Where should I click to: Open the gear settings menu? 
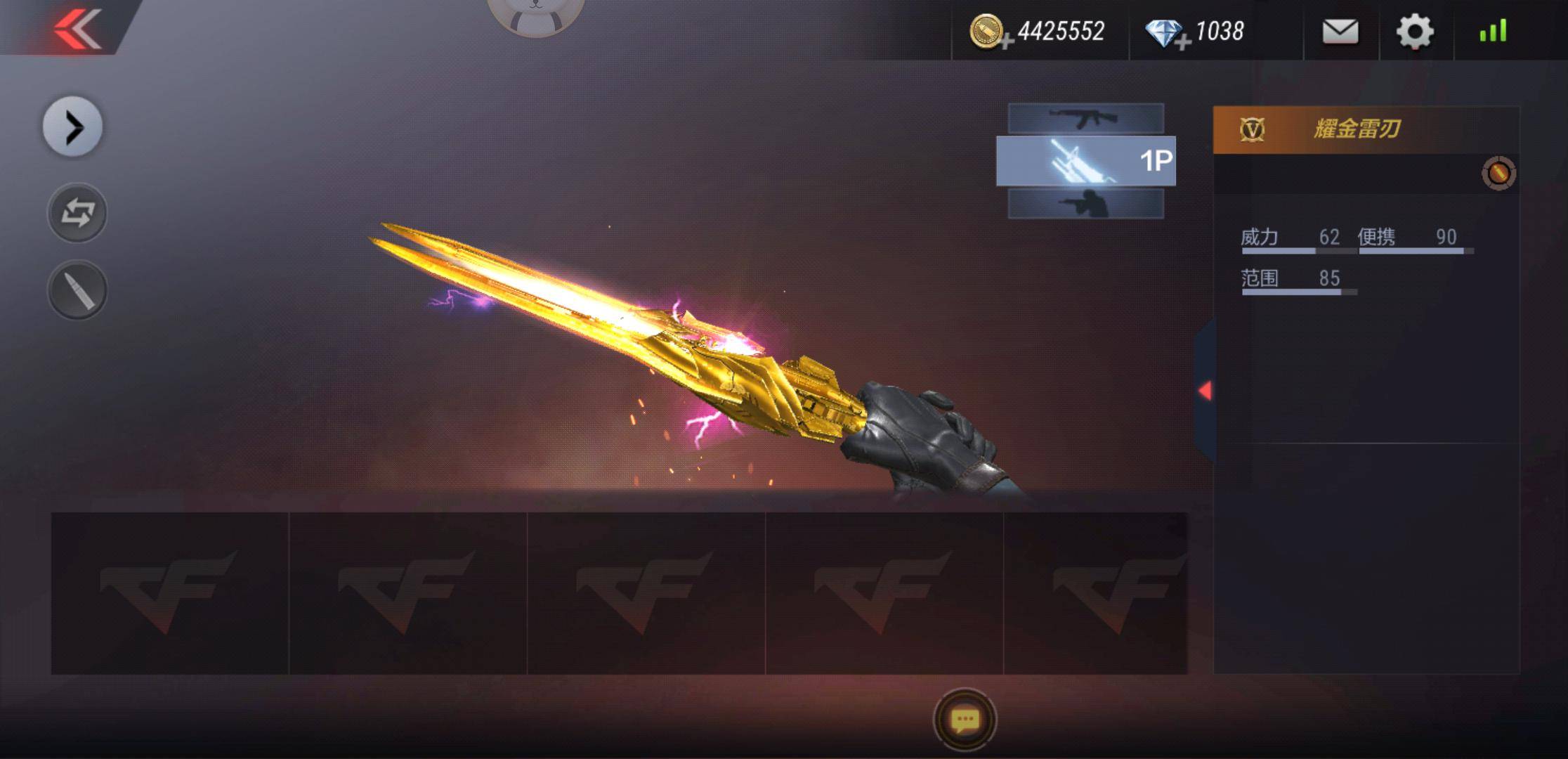coord(1414,32)
